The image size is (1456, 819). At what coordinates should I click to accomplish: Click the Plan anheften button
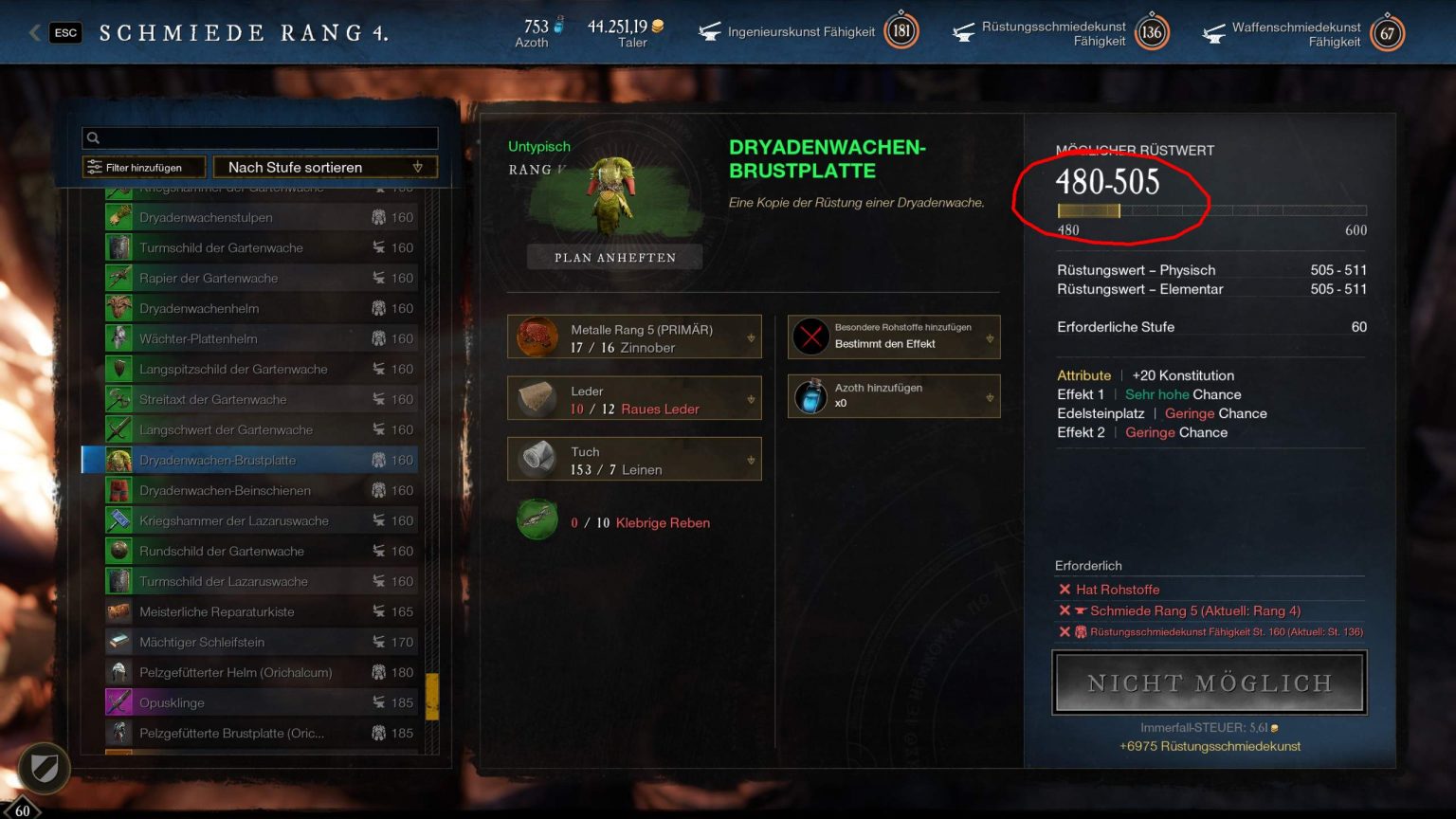[614, 257]
